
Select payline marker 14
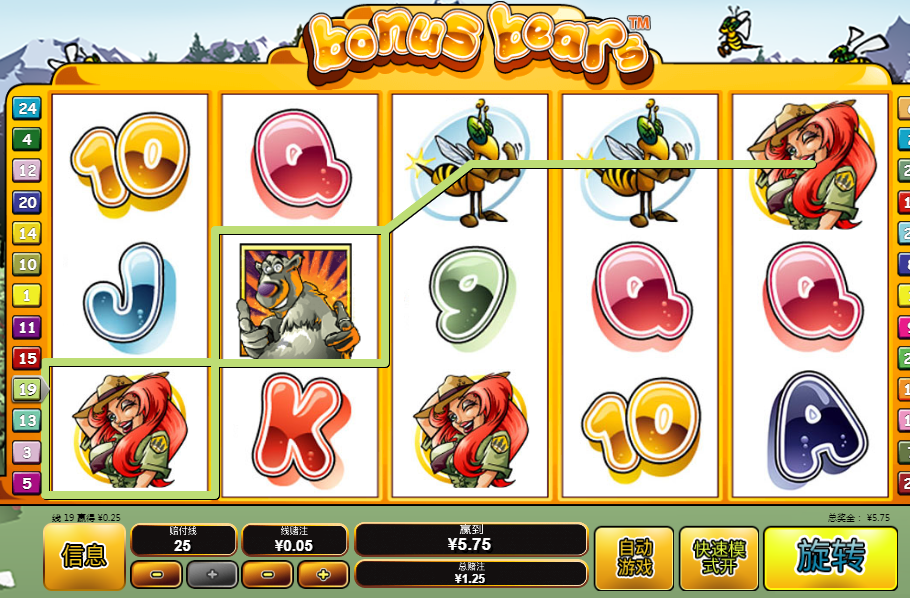(26, 233)
